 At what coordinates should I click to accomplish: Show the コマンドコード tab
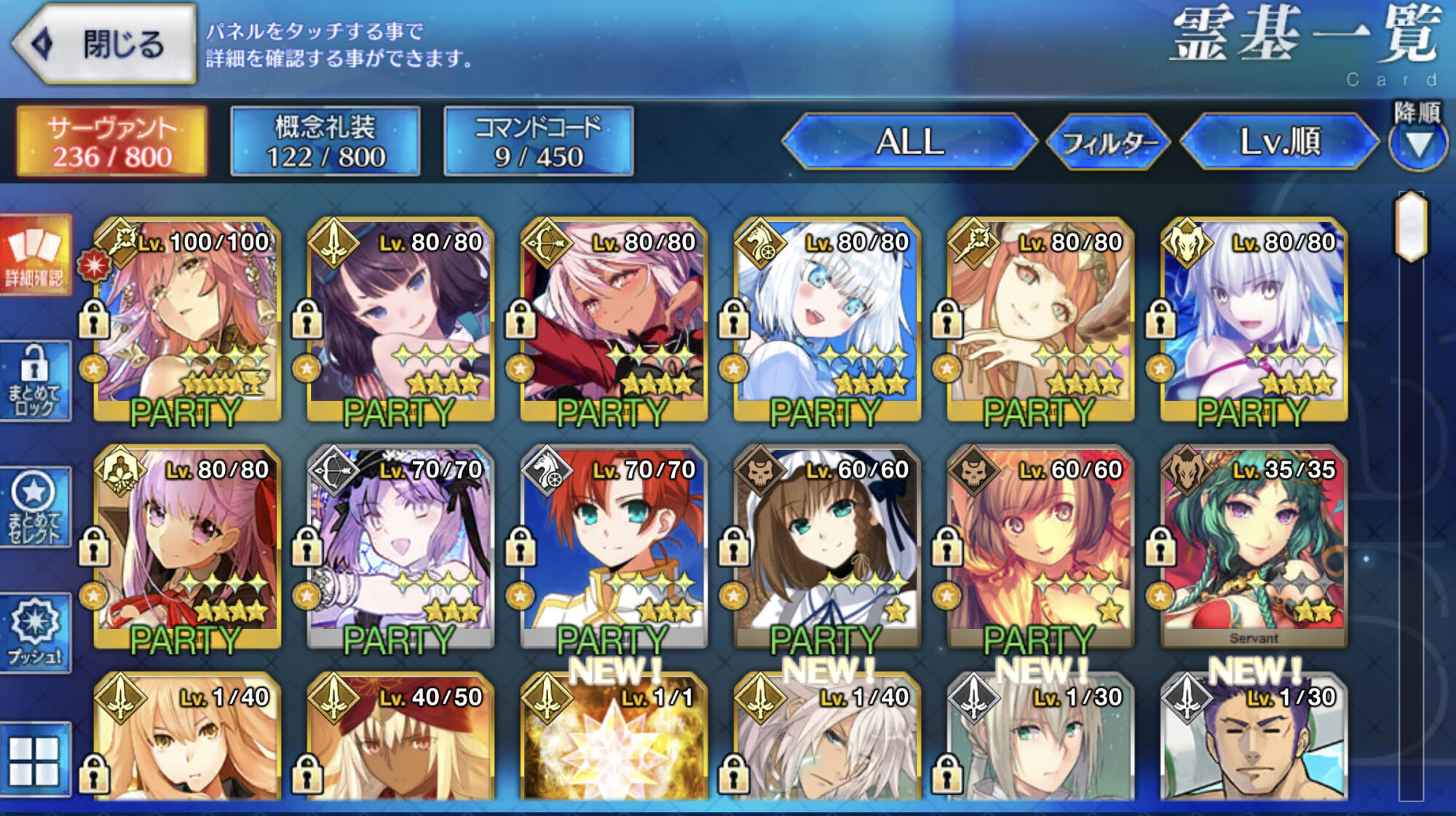[538, 141]
